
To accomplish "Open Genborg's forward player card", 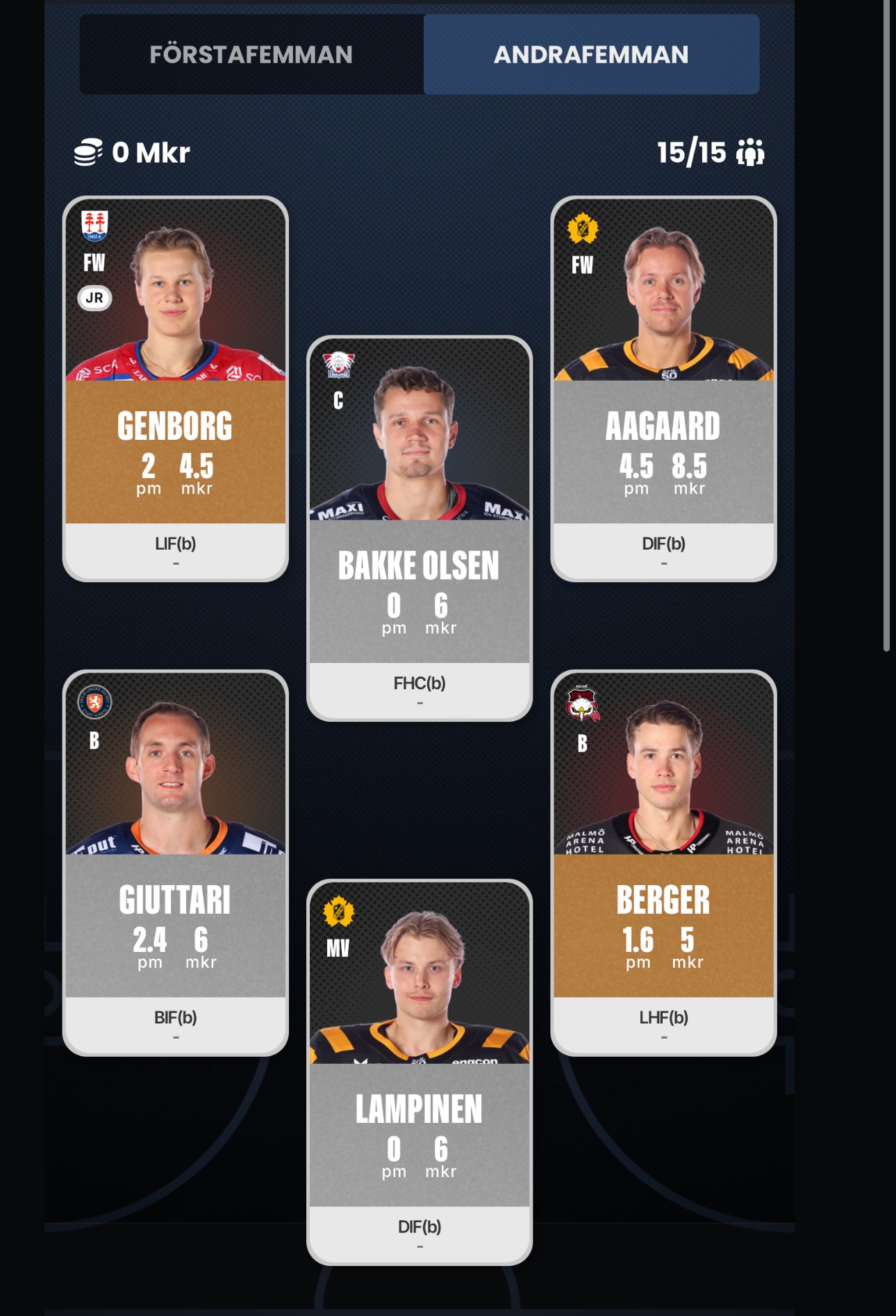I will click(176, 389).
